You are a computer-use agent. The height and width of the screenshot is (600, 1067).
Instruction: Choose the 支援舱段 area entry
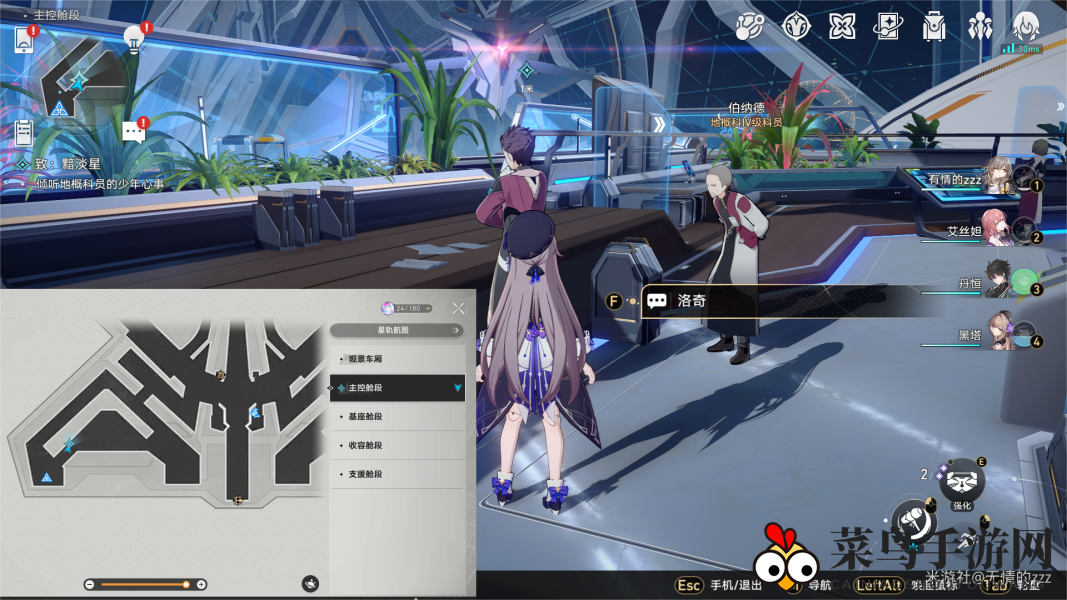pyautogui.click(x=397, y=474)
